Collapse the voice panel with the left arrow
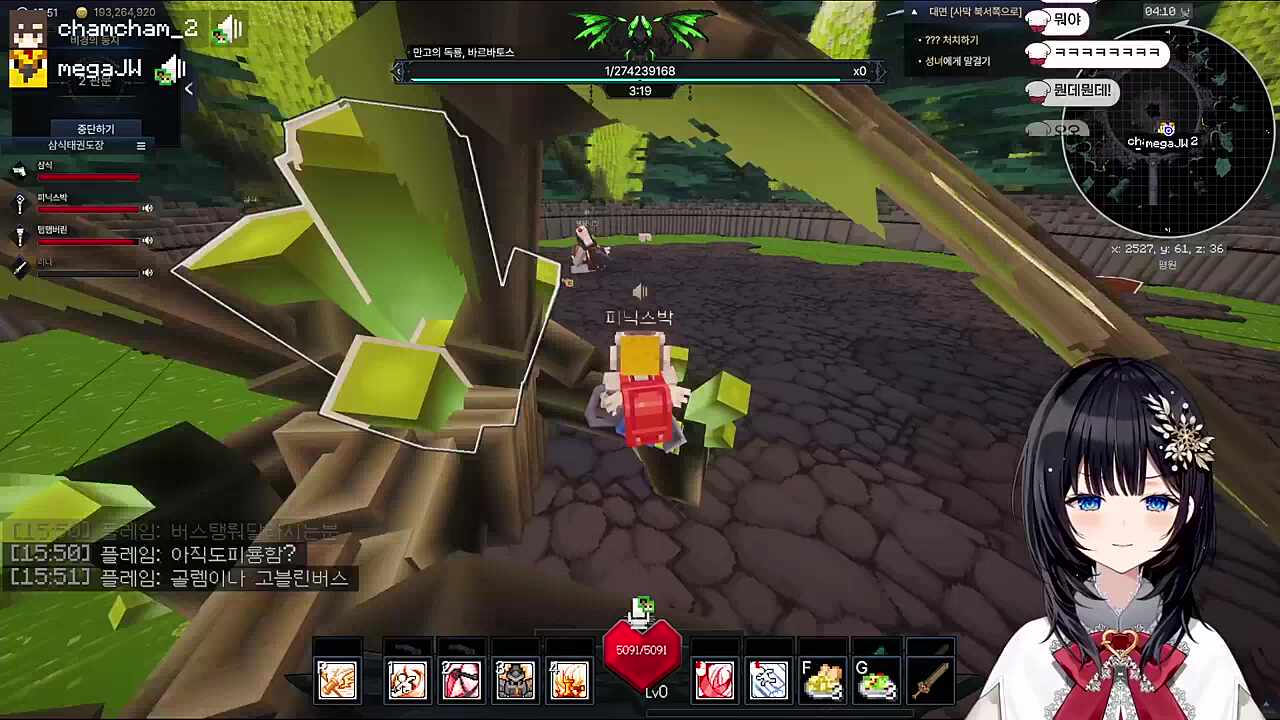Image resolution: width=1280 pixels, height=720 pixels. [188, 89]
